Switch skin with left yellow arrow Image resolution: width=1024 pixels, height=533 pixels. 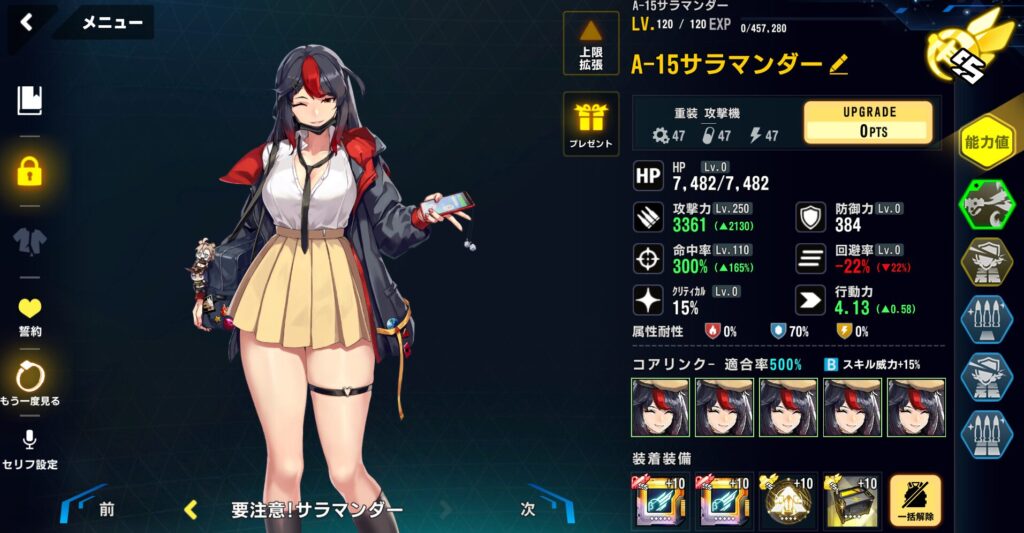(191, 510)
